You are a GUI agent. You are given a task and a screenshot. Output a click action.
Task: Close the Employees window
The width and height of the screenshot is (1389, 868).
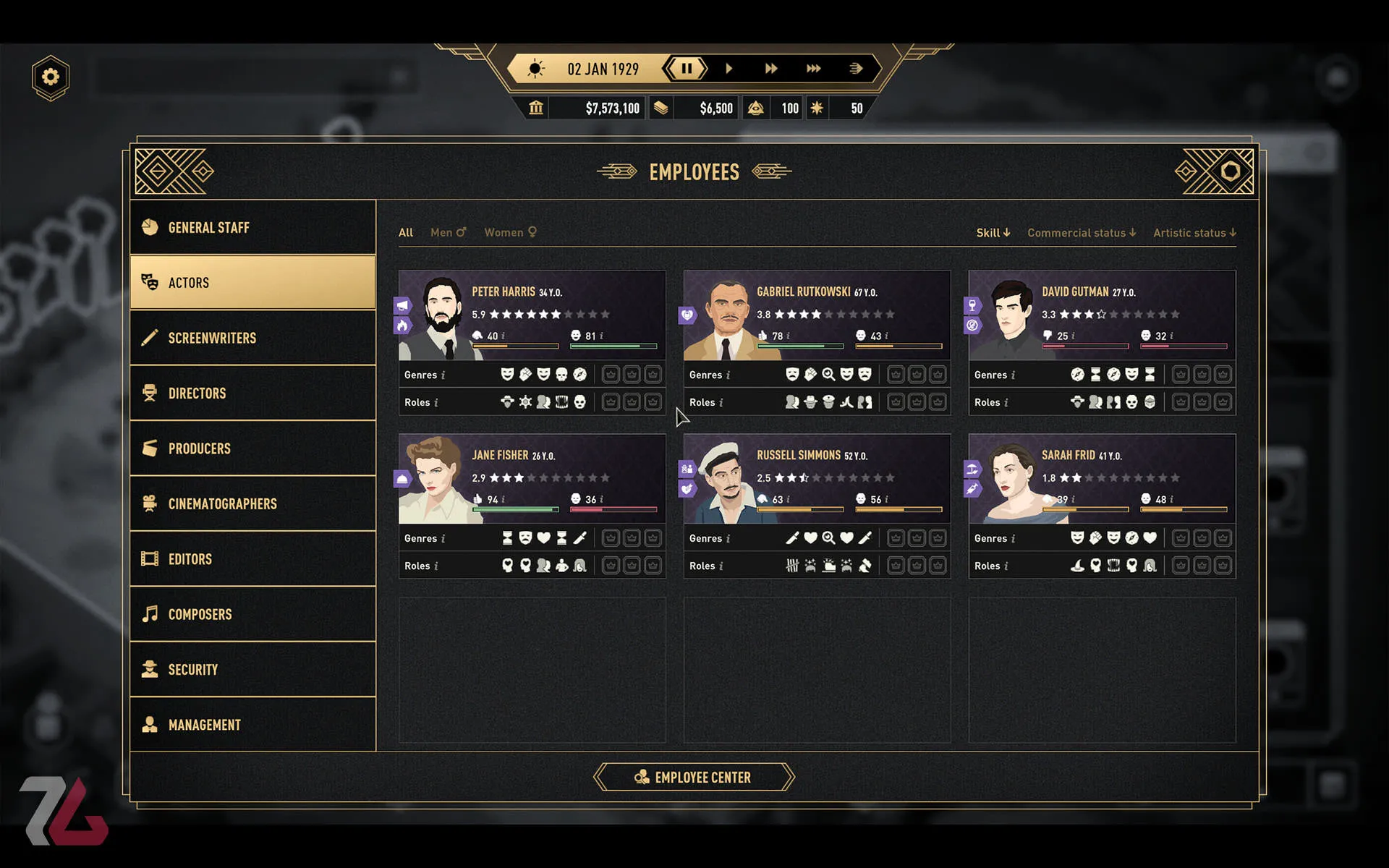[1230, 171]
